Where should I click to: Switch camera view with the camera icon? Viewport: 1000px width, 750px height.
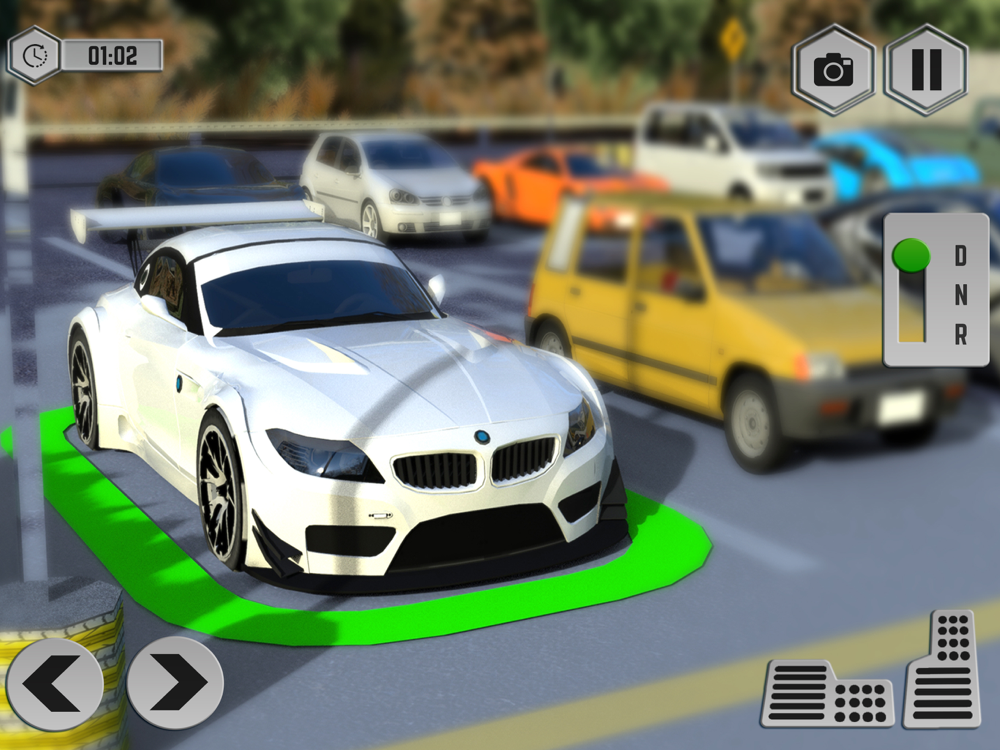click(x=833, y=70)
